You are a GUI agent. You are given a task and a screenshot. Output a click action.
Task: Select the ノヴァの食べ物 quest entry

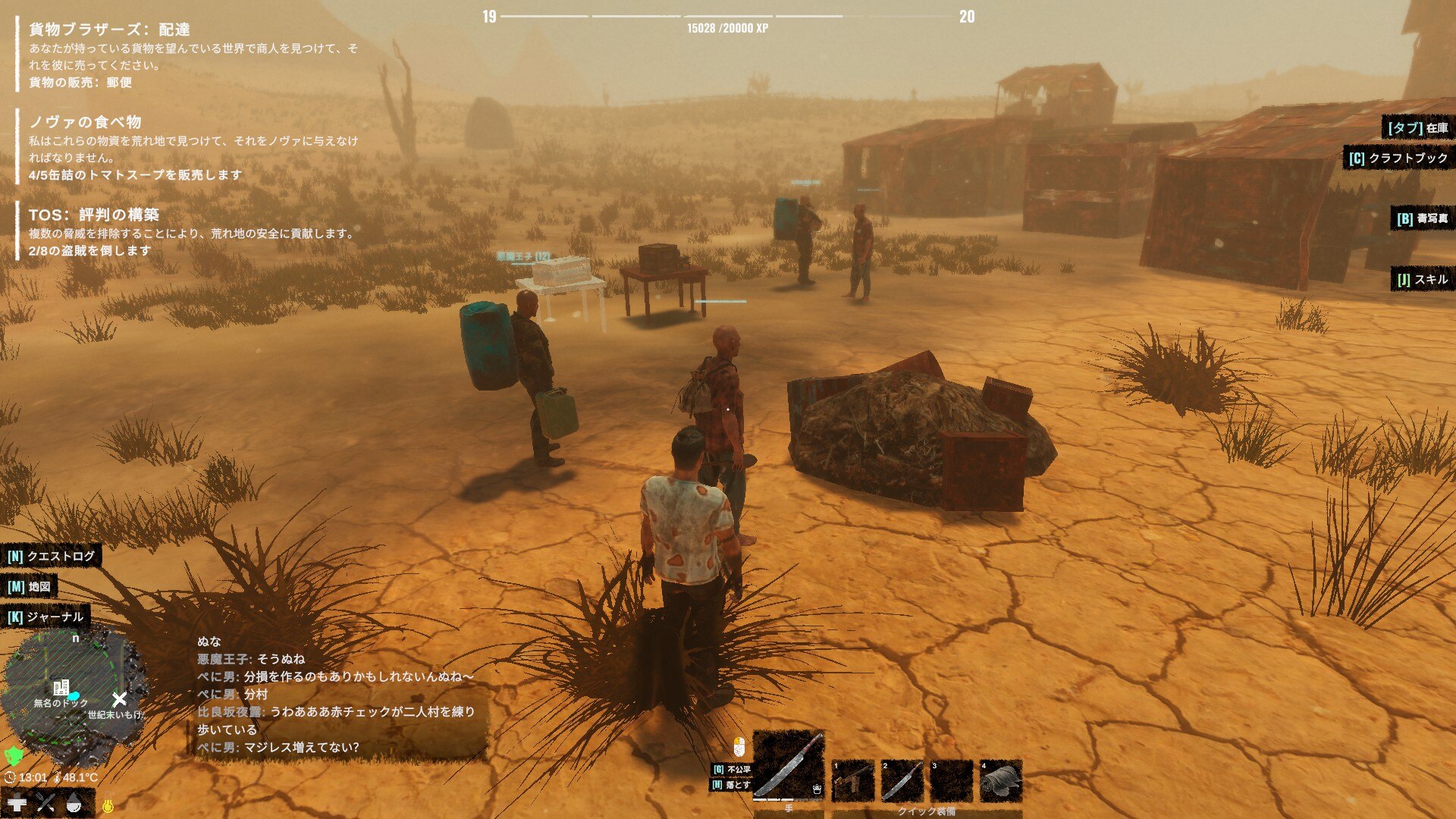[x=85, y=122]
